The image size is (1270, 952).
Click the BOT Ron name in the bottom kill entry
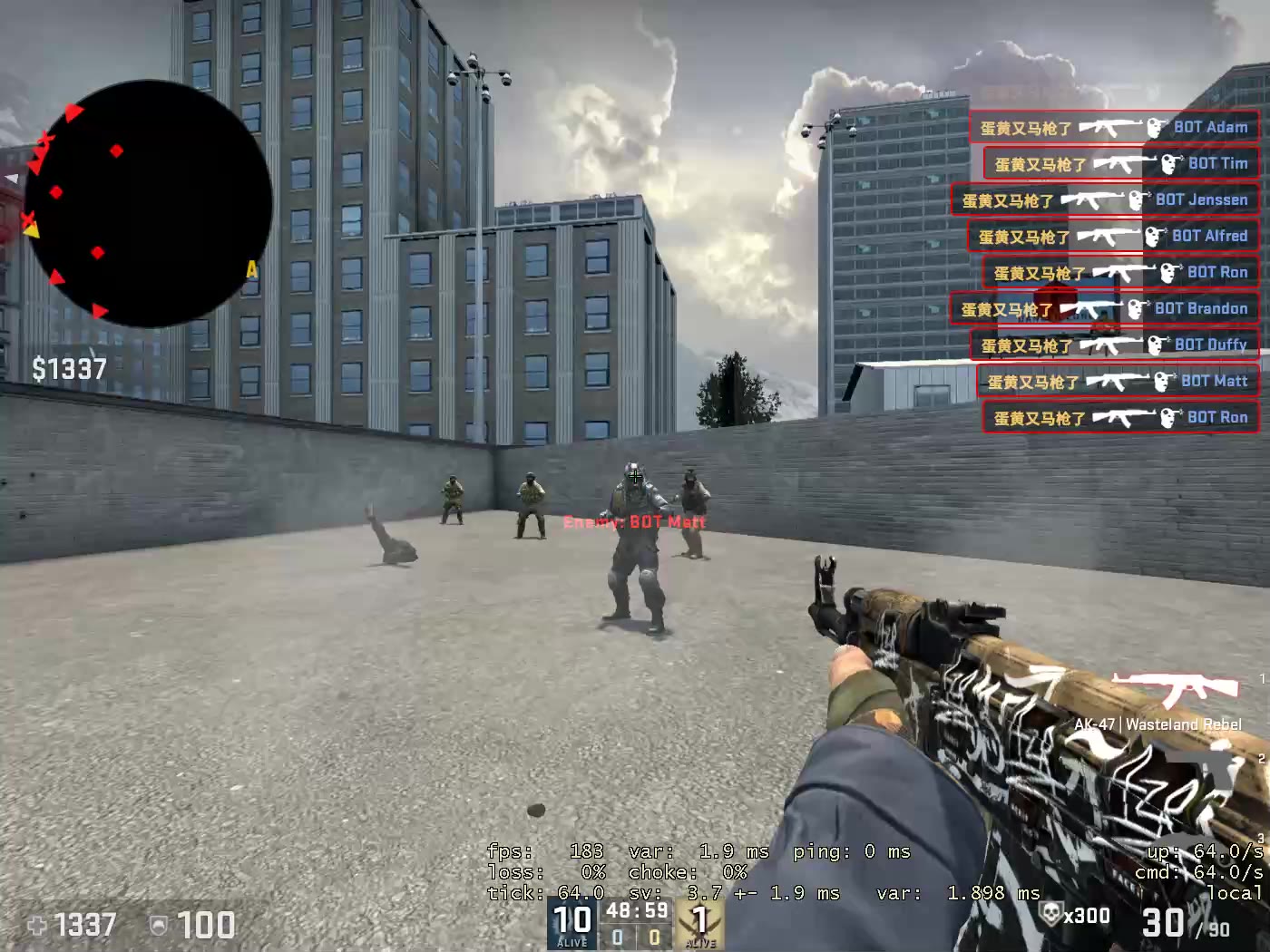point(1216,417)
